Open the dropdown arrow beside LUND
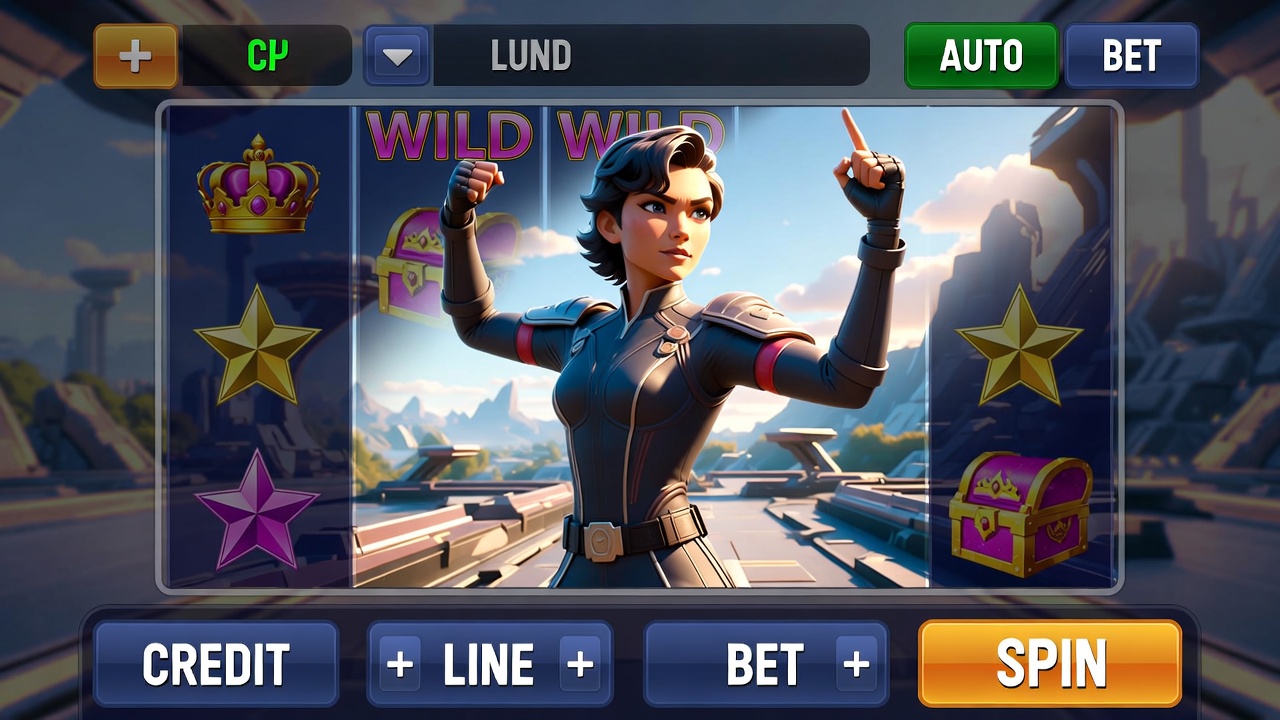This screenshot has width=1280, height=720. 397,56
